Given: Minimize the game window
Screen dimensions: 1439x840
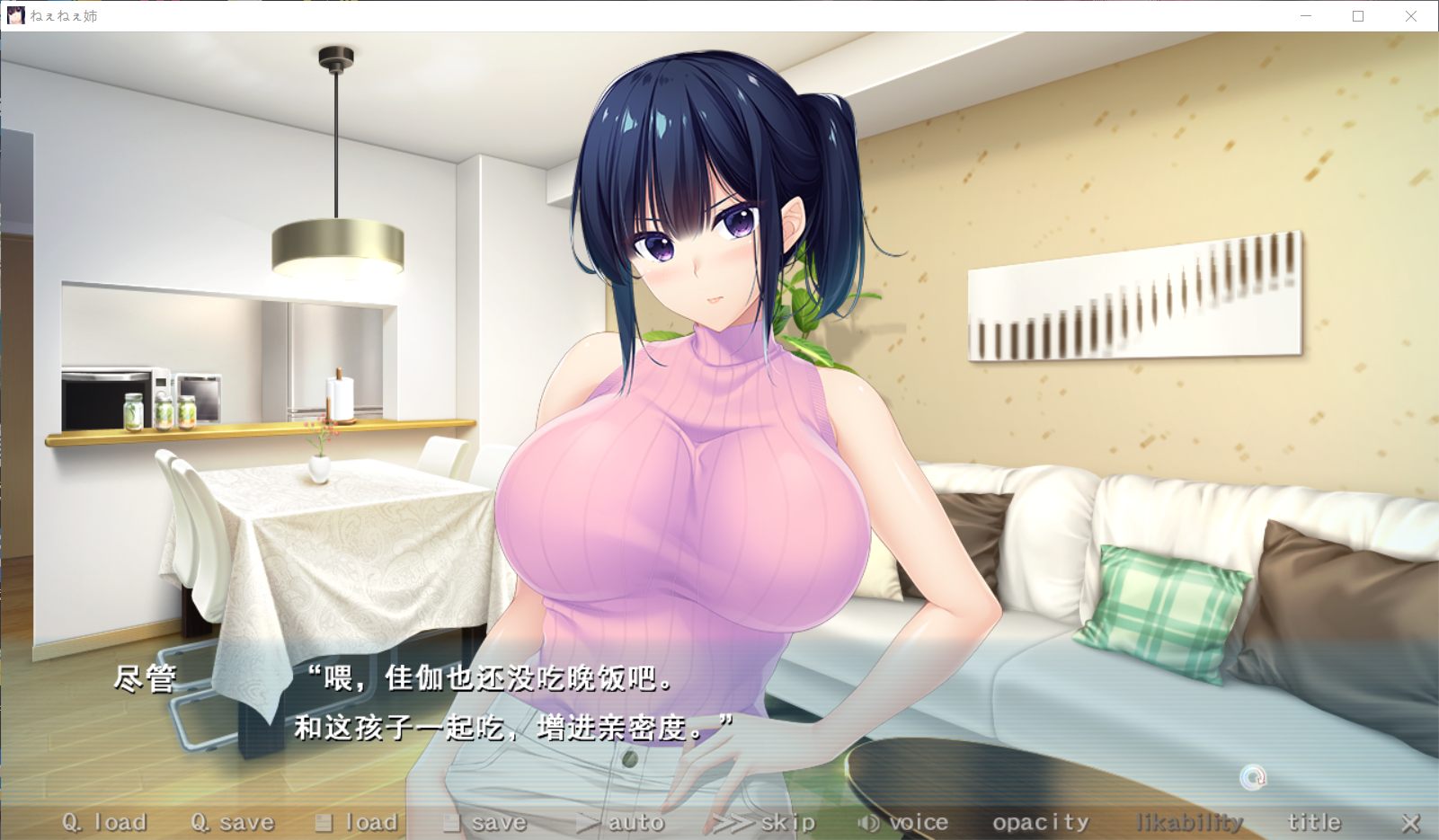Looking at the screenshot, I should tap(1306, 16).
